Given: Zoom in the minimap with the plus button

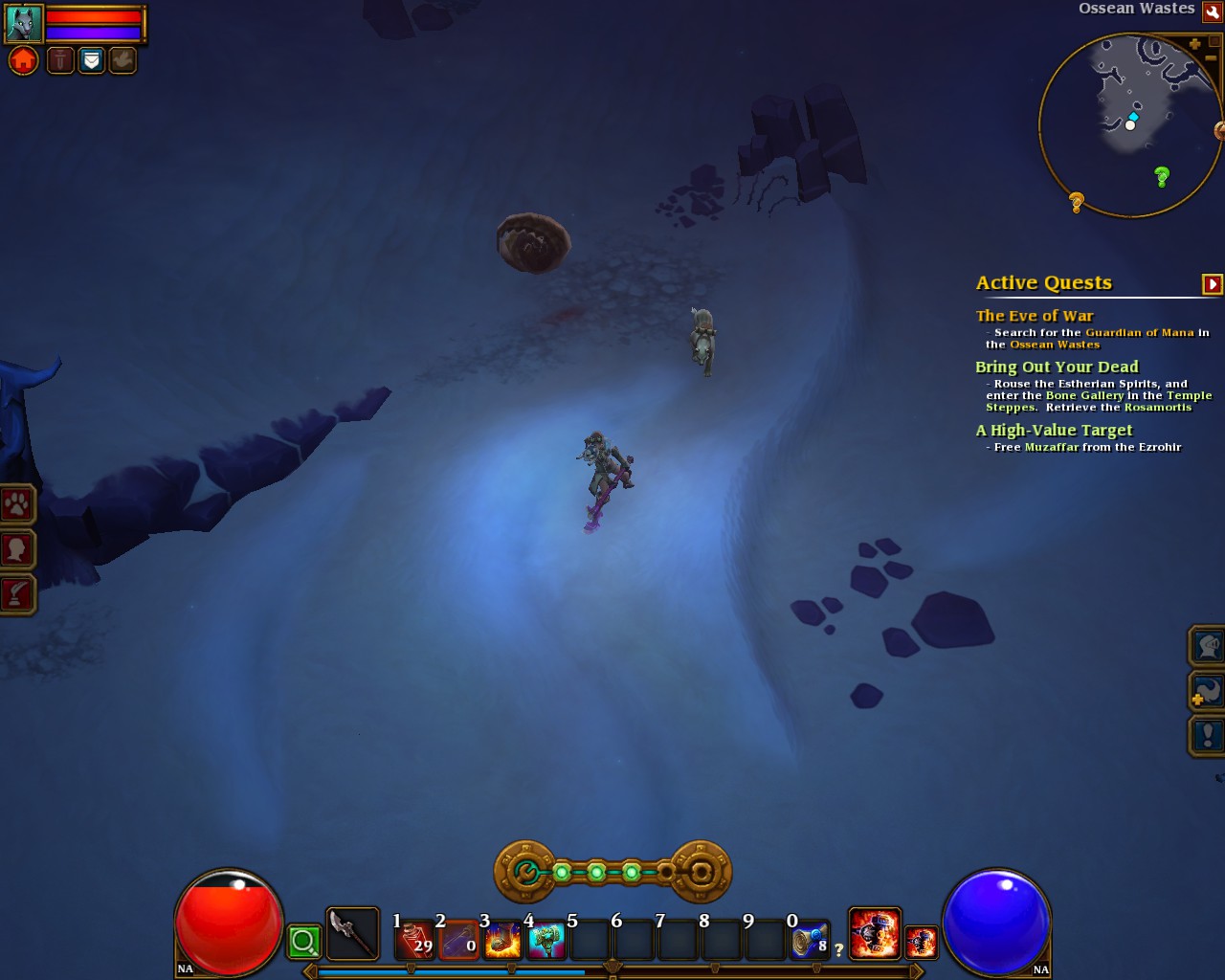Looking at the screenshot, I should 1194,44.
